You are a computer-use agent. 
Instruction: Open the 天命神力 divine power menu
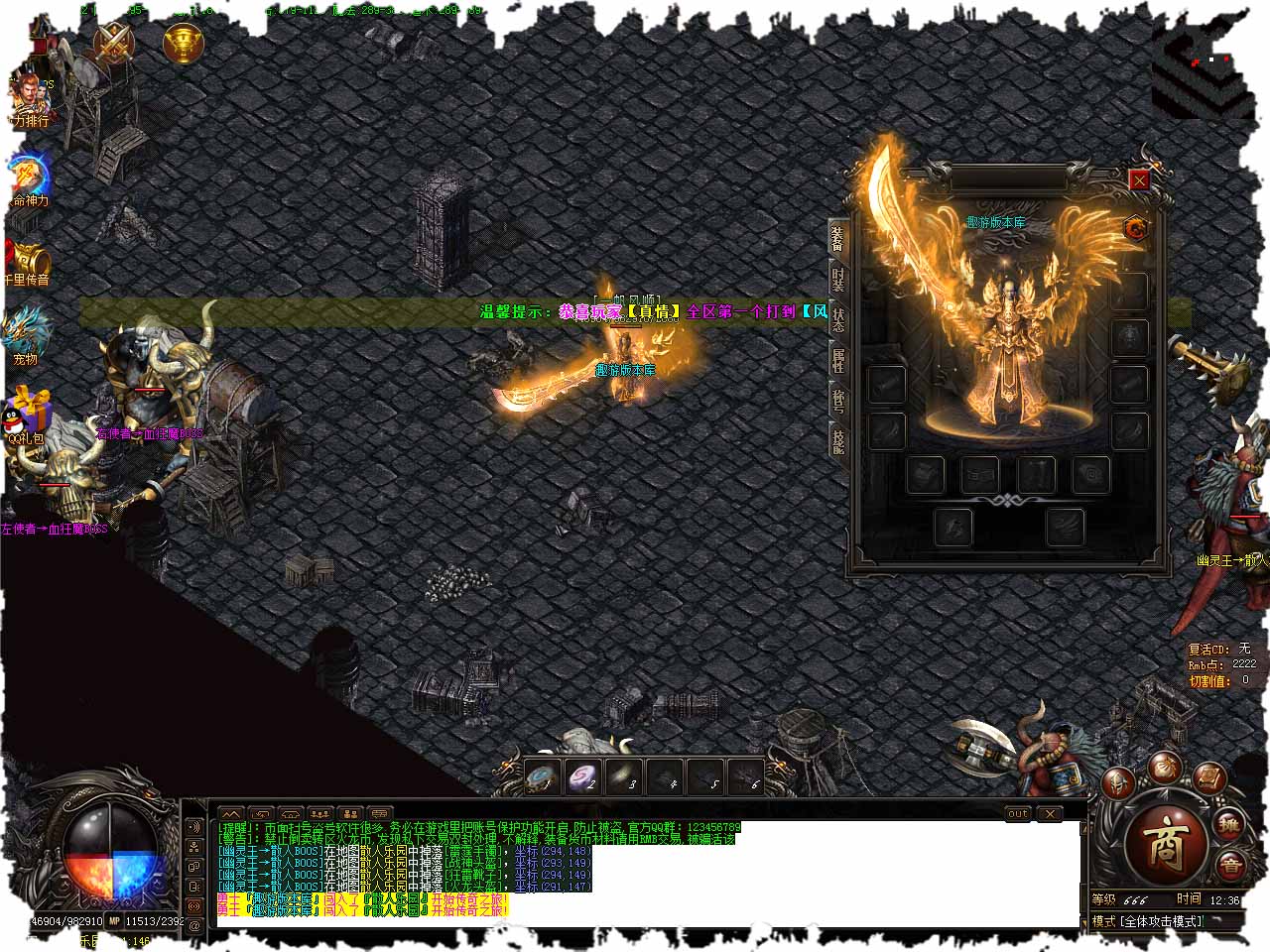(30, 179)
